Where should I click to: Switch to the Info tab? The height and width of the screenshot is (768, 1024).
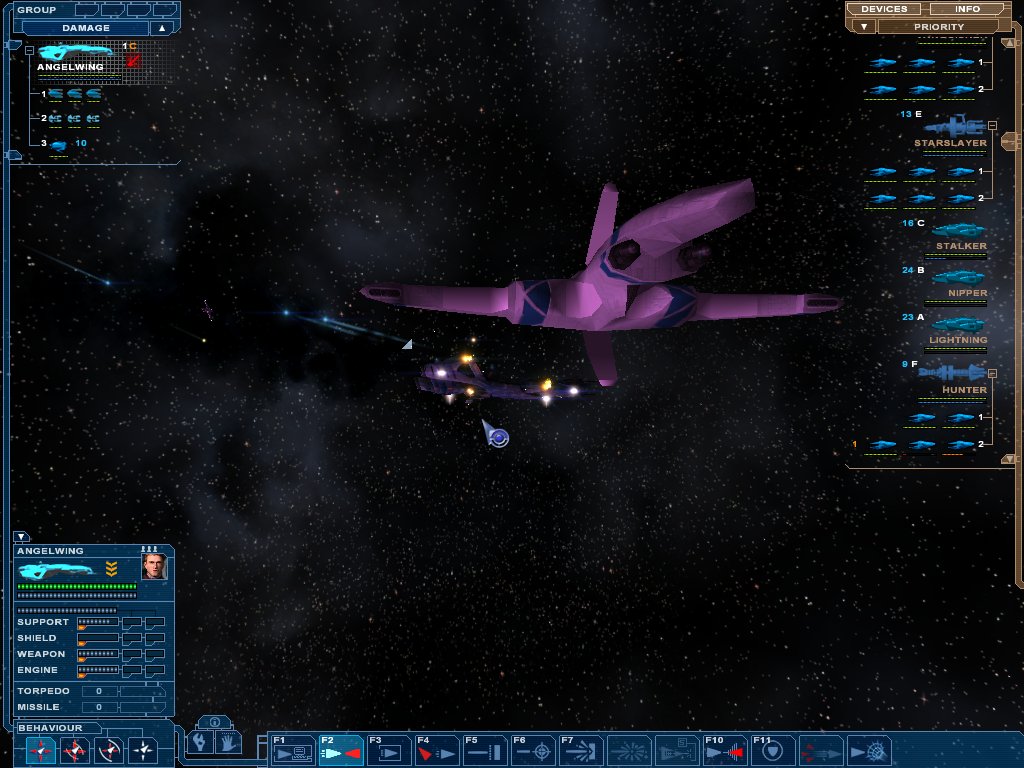tap(967, 9)
